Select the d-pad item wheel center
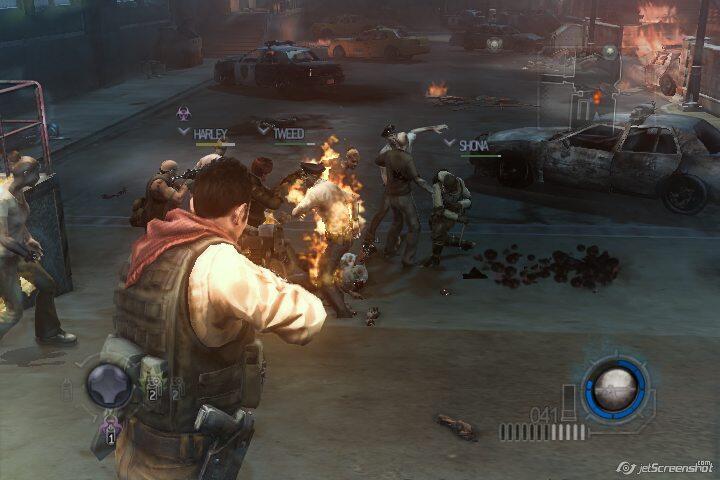 (x=108, y=385)
